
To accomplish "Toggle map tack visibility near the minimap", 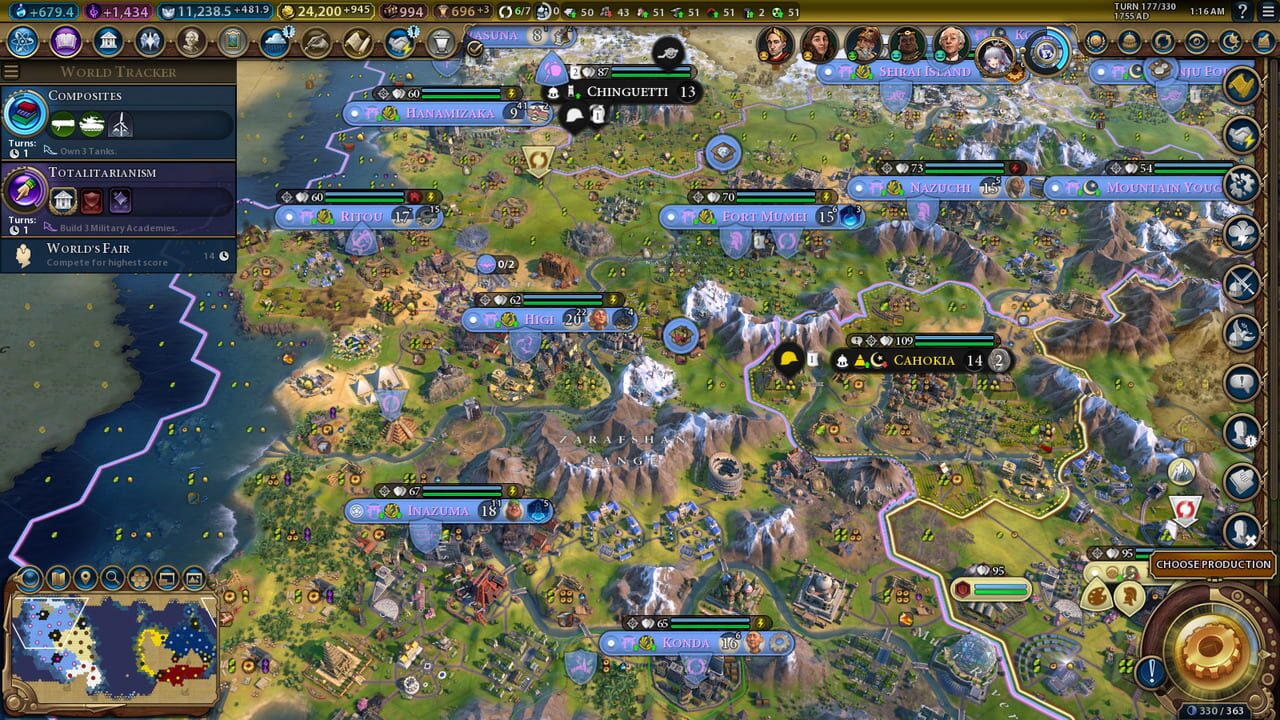I will [85, 577].
